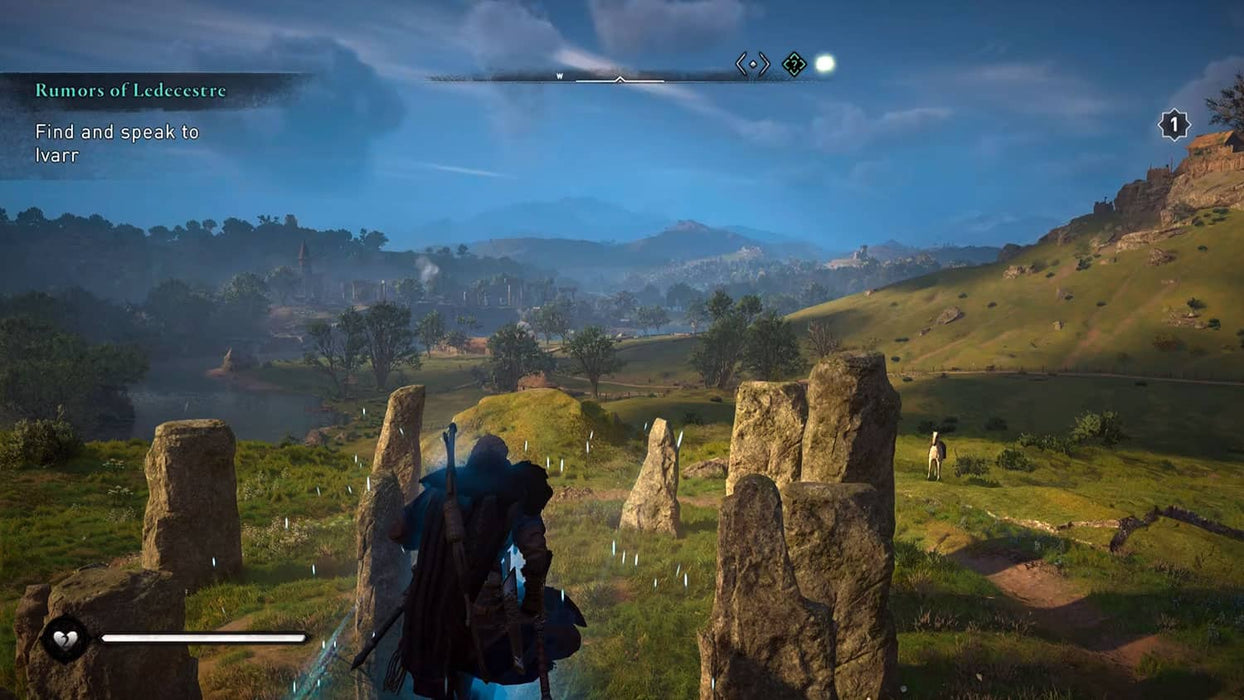Open the number 1 notification badge

point(1174,124)
